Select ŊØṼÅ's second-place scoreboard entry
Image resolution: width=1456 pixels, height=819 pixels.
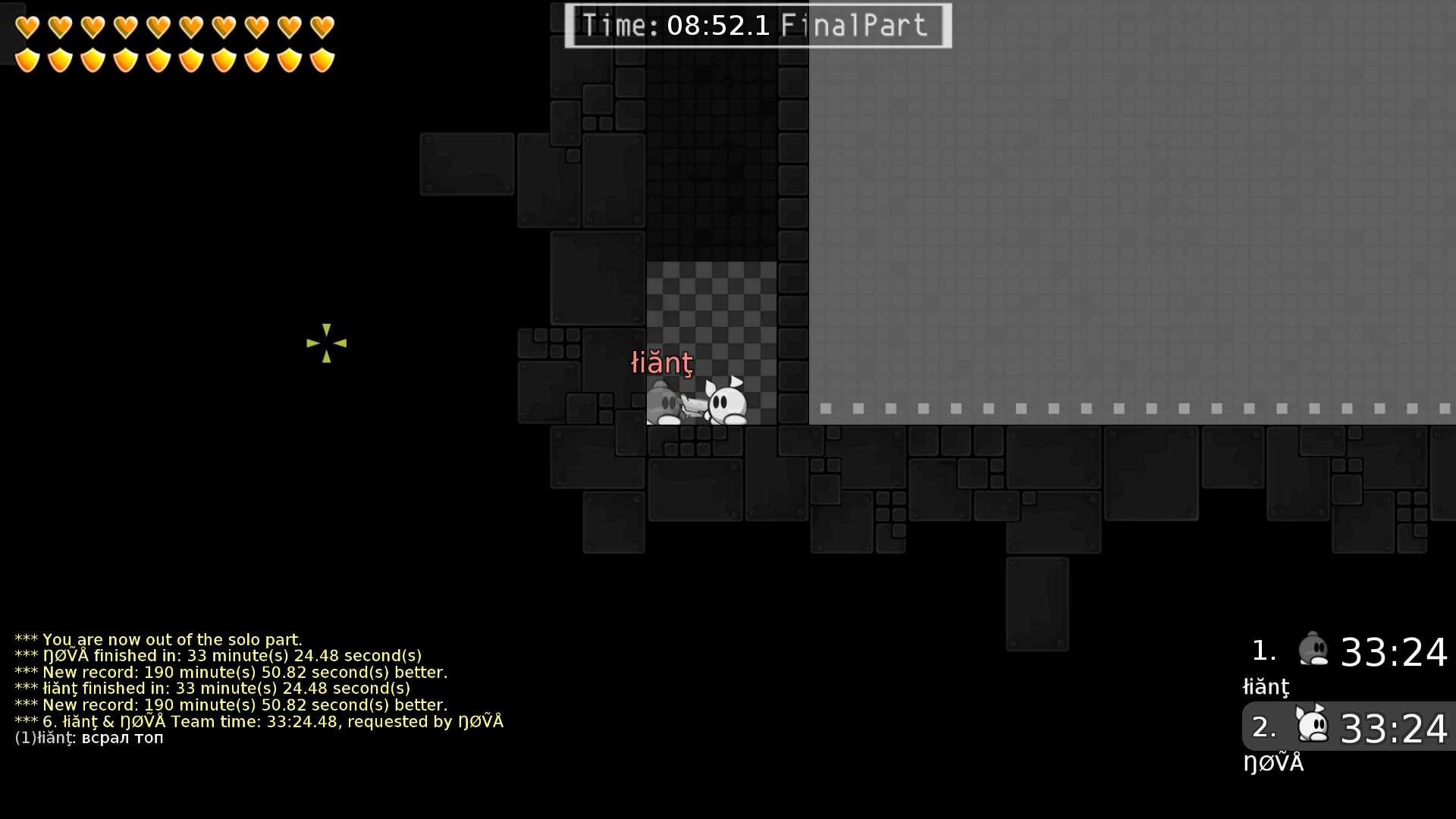[x=1348, y=726]
